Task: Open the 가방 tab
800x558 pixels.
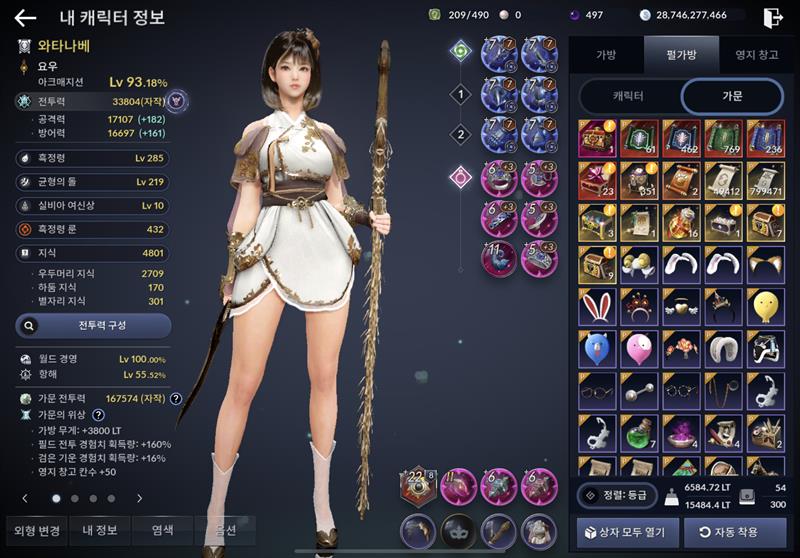Action: click(606, 55)
